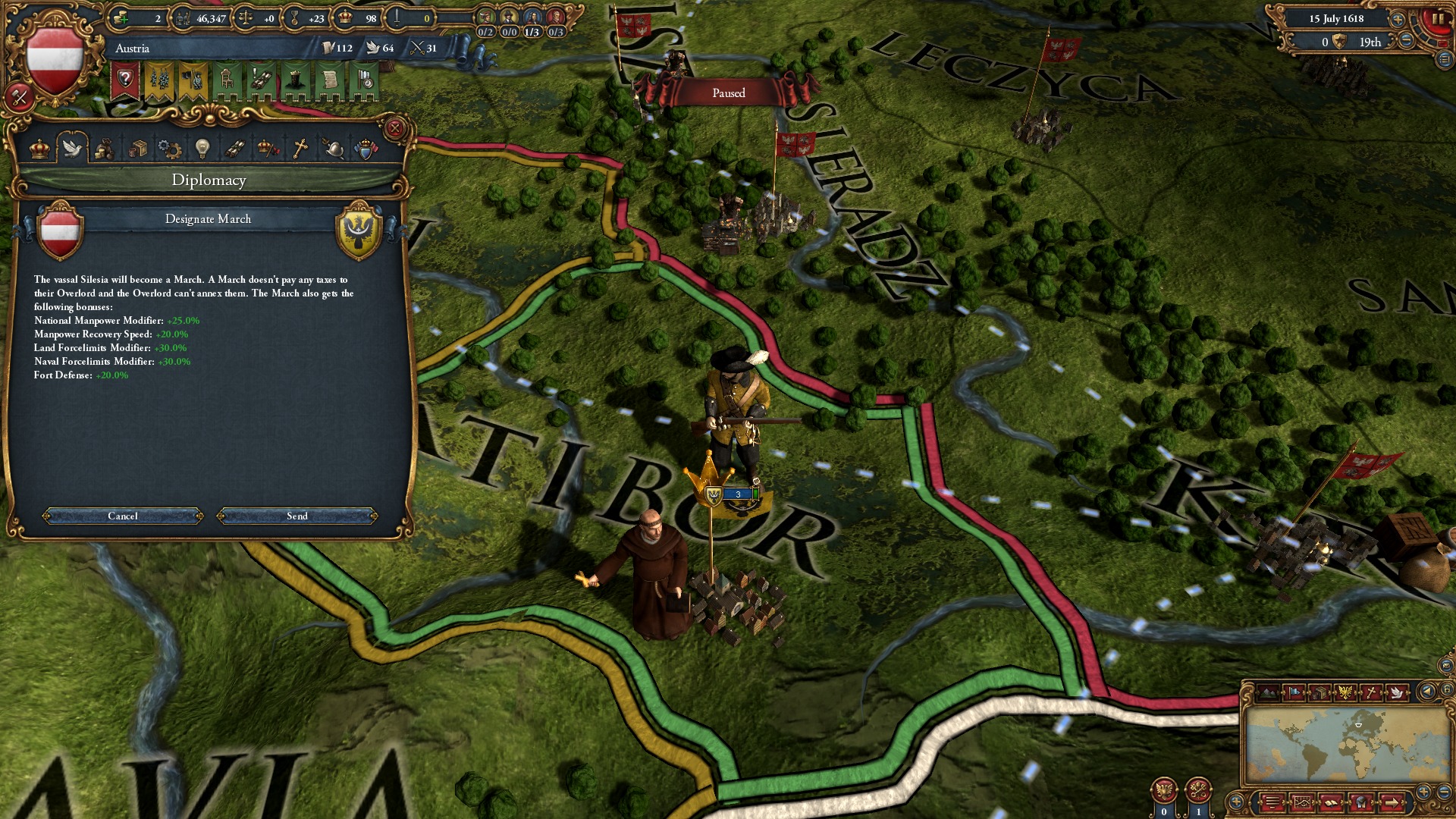
Task: Collapse the minimap panel with the arrow
Action: [1429, 692]
